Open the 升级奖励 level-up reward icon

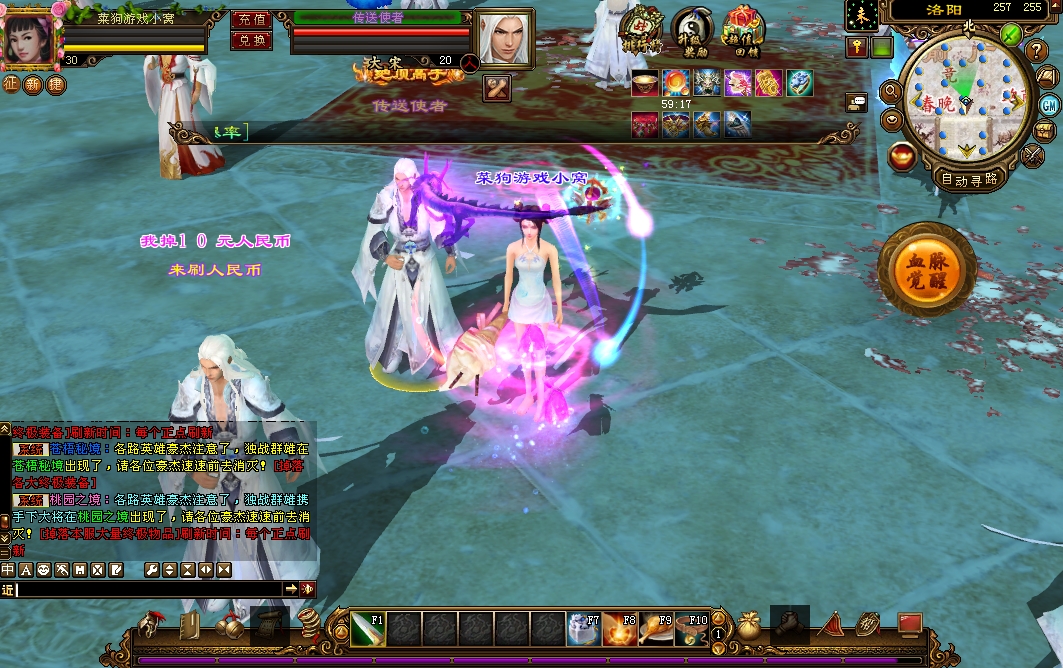[692, 30]
